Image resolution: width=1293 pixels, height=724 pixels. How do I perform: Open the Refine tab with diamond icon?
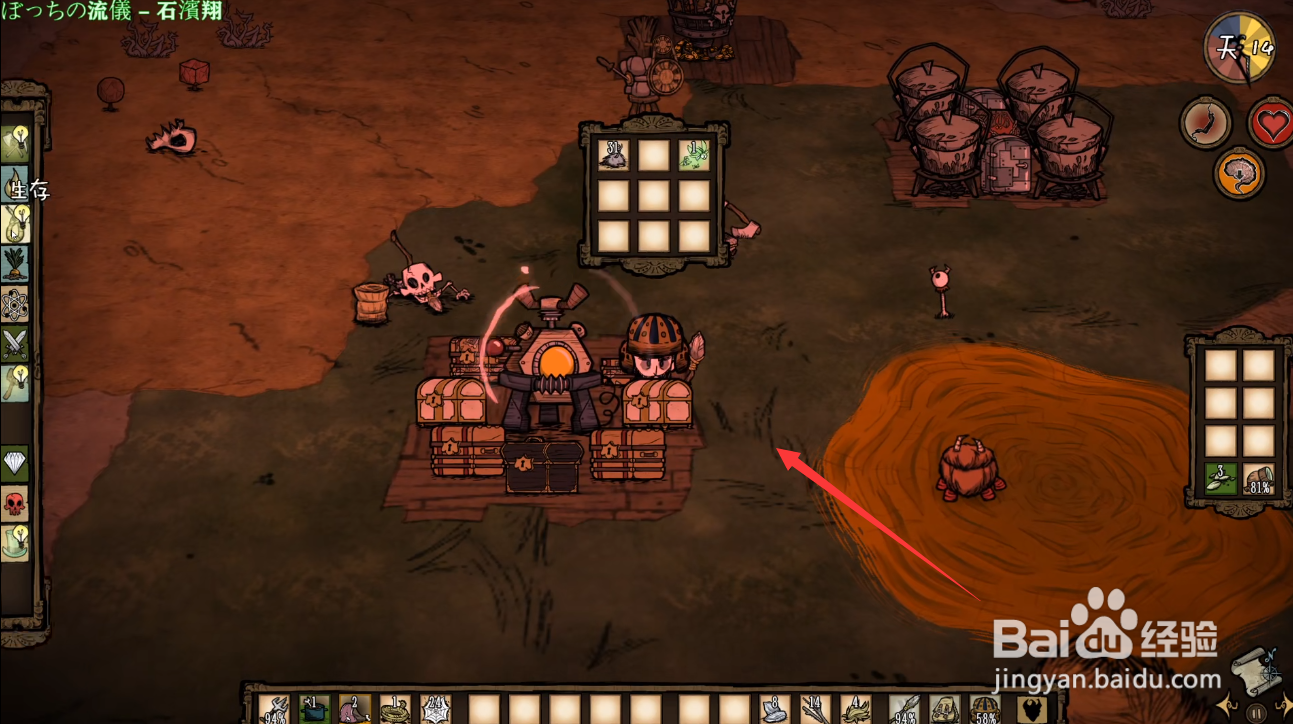click(x=15, y=463)
